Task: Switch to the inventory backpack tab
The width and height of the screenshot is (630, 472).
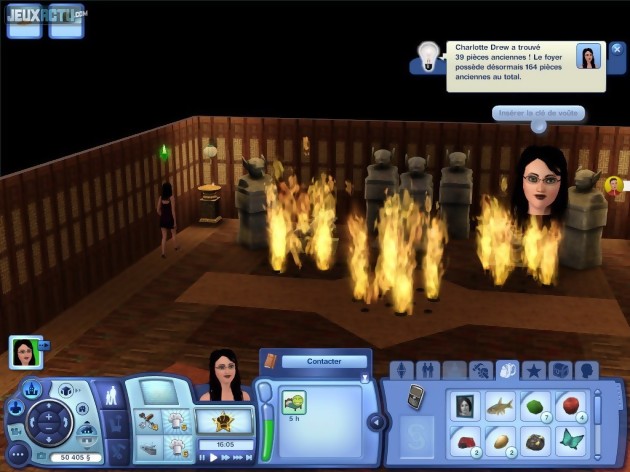Action: 507,370
